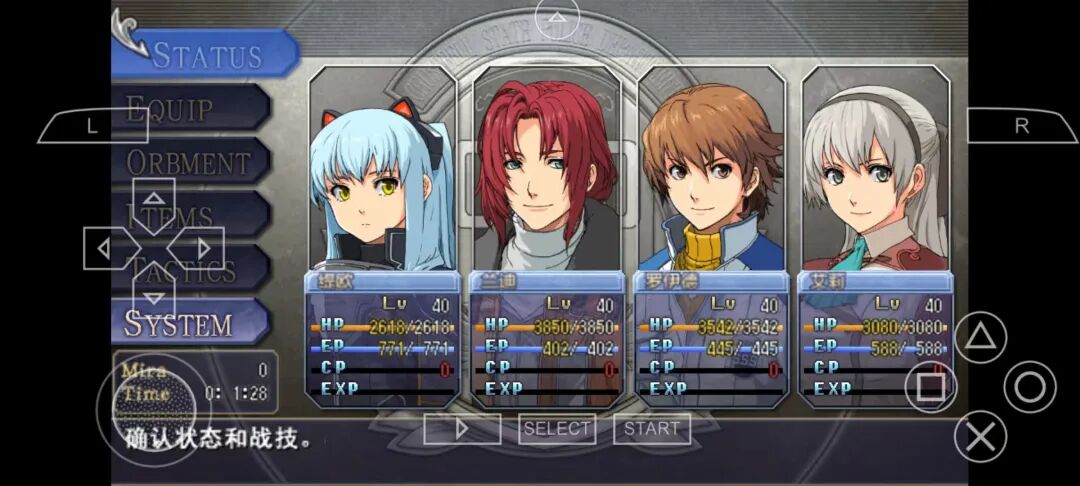
Task: Open the Orbment menu
Action: (x=190, y=162)
